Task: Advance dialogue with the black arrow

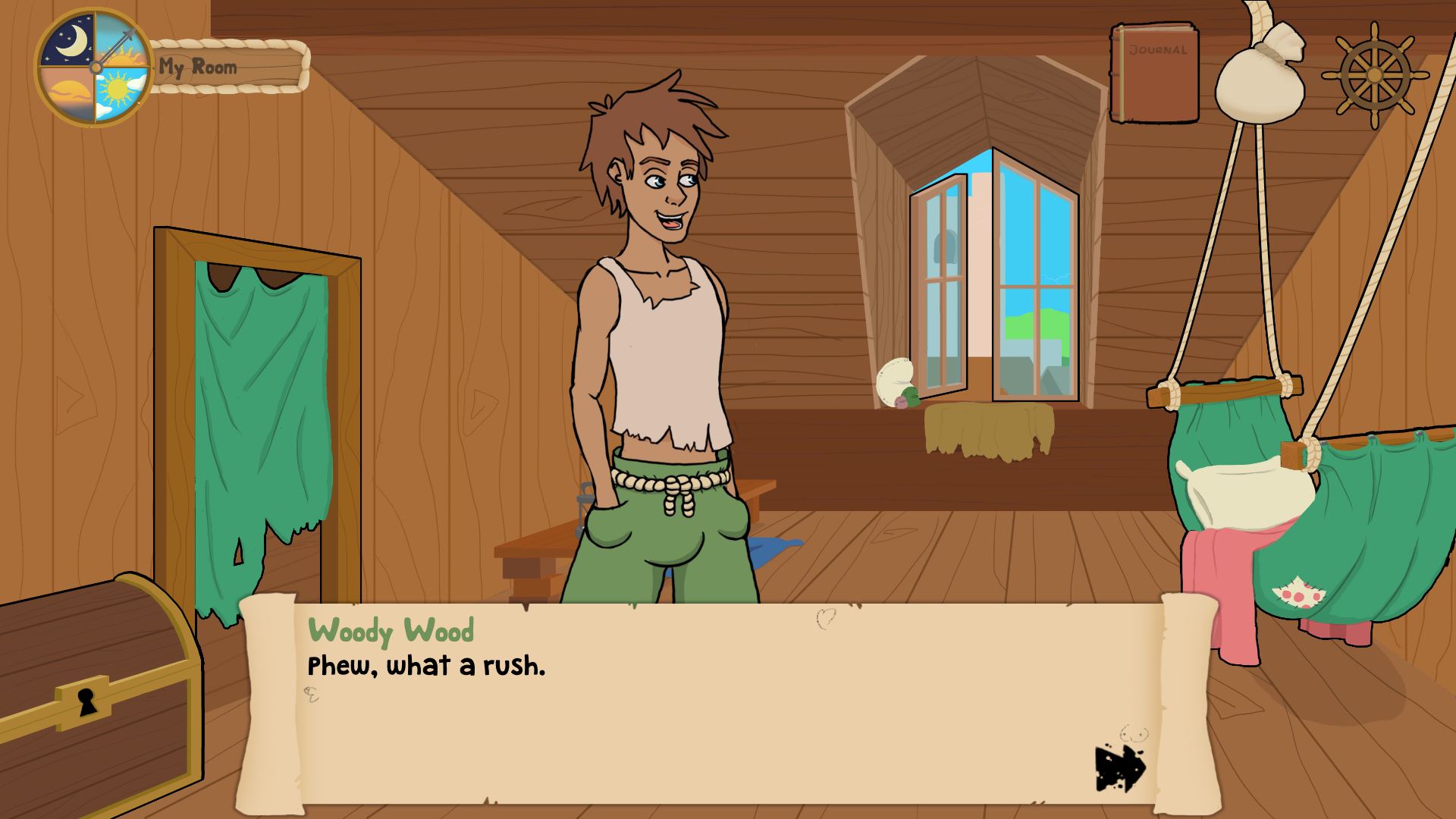Action: [1119, 767]
